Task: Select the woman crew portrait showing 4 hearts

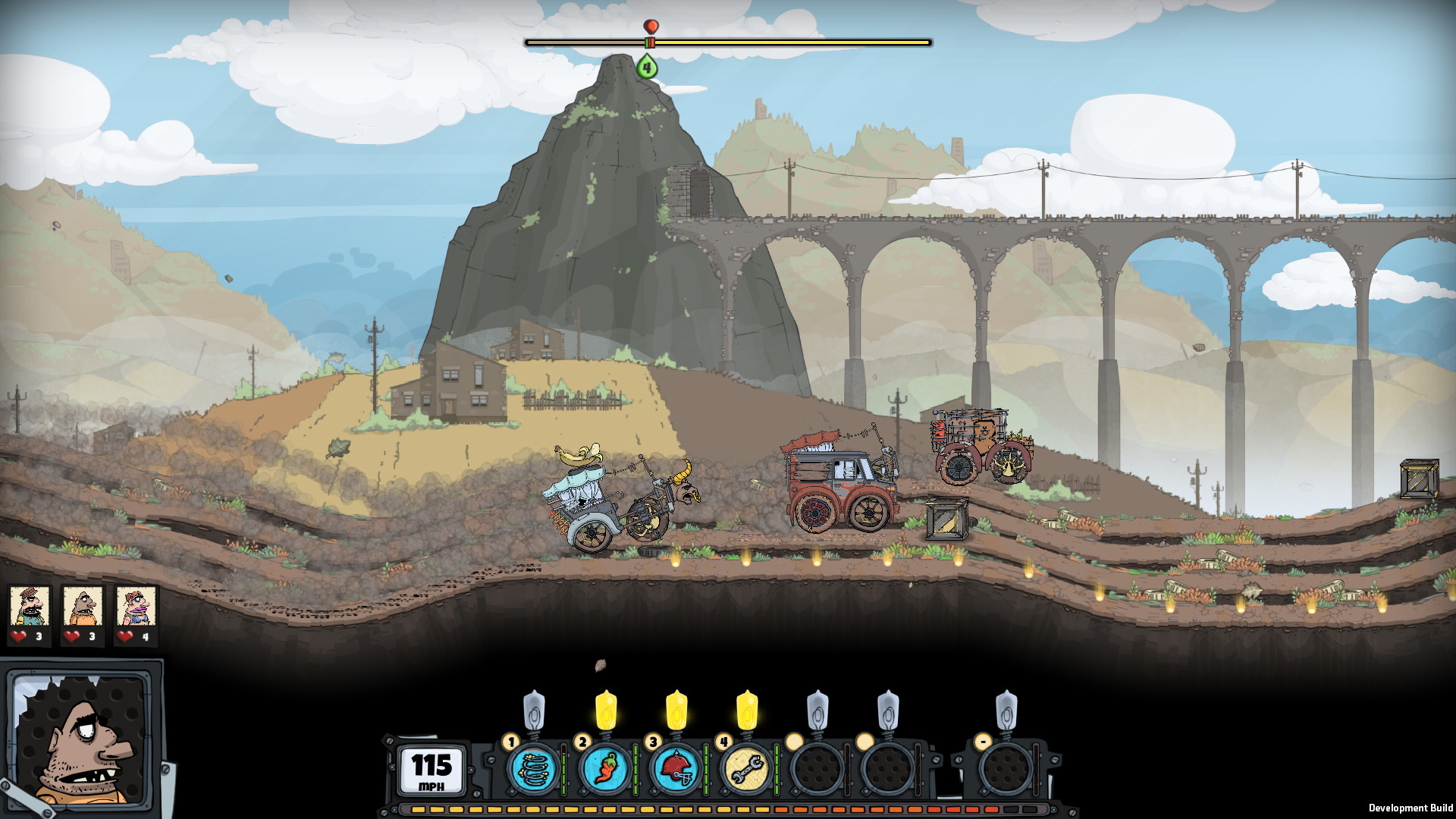Action: [x=136, y=607]
